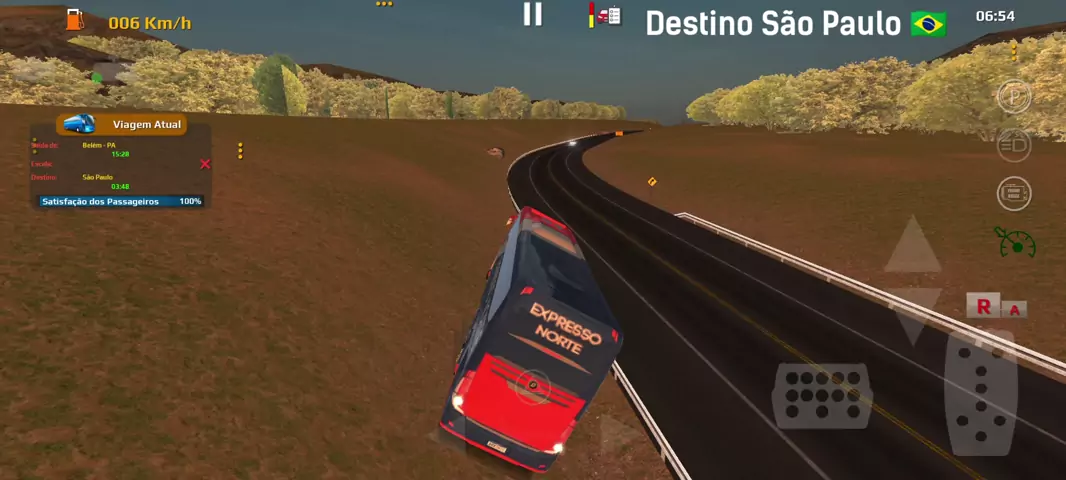Select the A automatic gear button
This screenshot has width=1066, height=480.
[x=1015, y=309]
